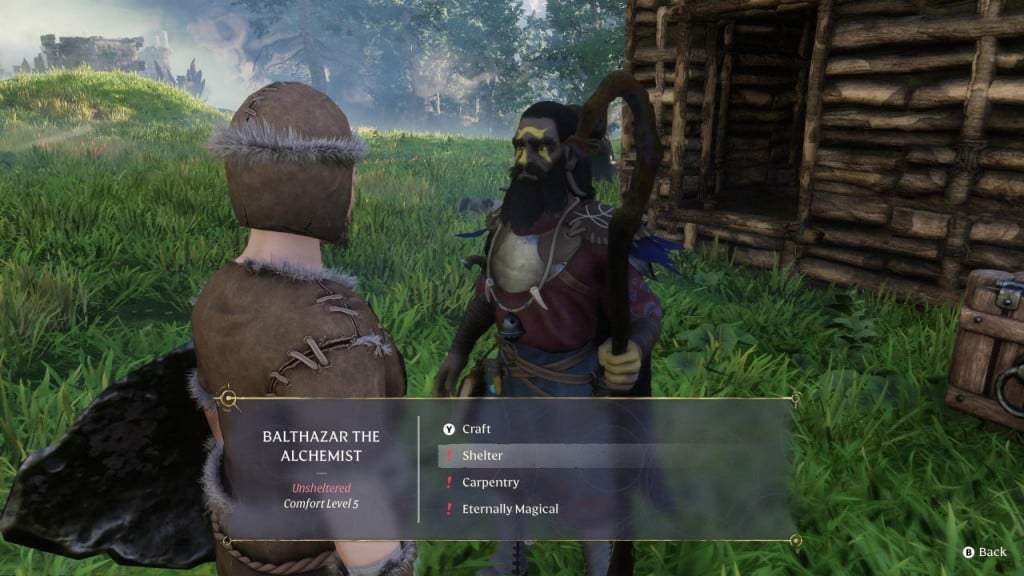Viewport: 1024px width, 576px height.
Task: Open the Carpentry quest dialogue
Action: click(x=490, y=482)
